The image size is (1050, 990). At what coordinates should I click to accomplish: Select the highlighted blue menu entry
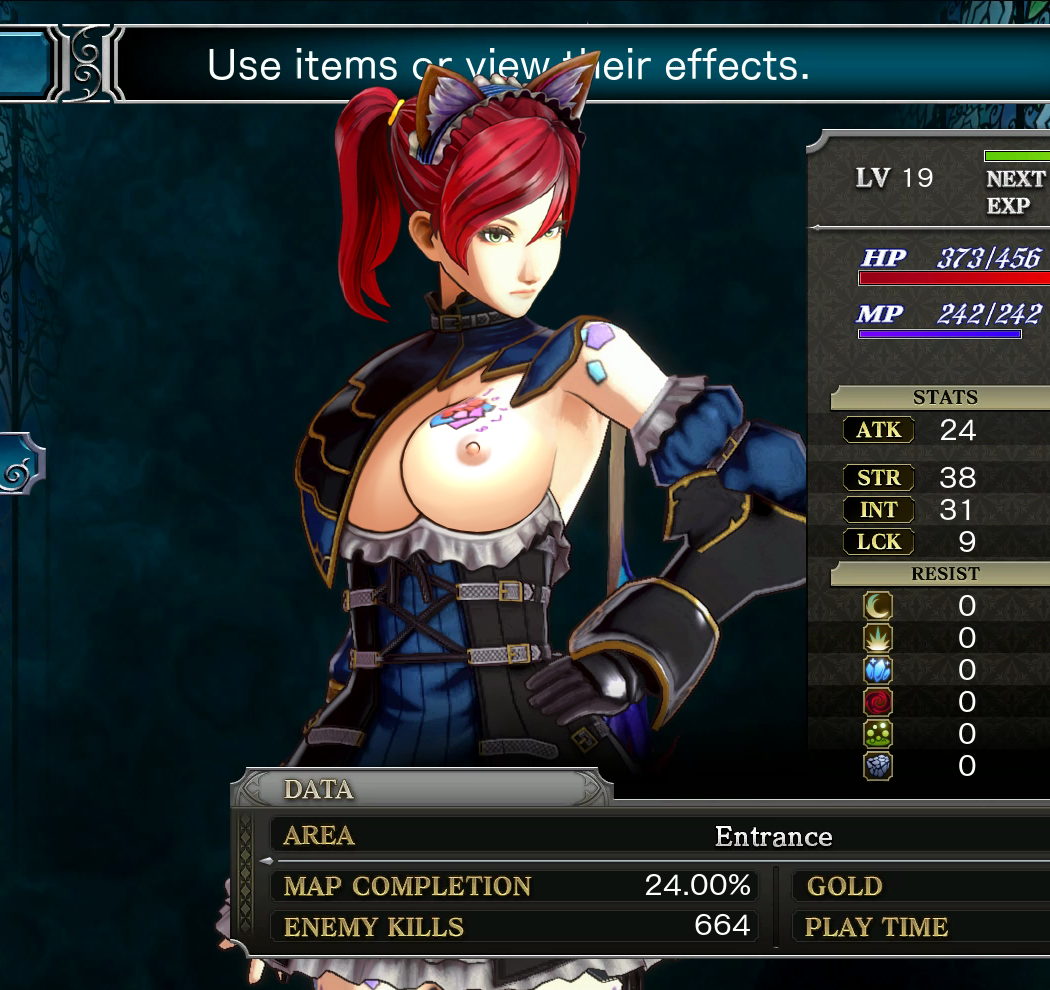(22, 64)
